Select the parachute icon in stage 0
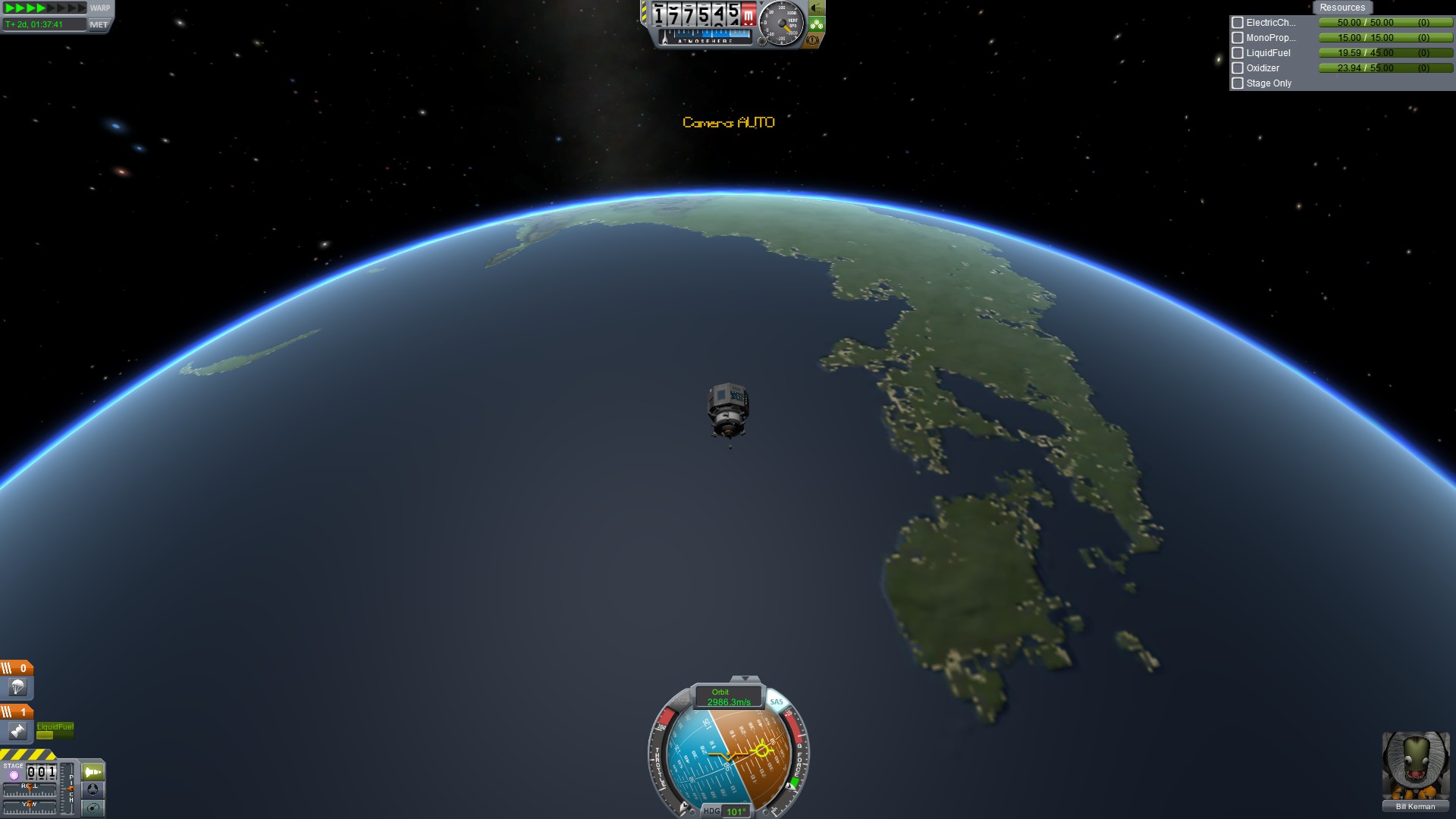The height and width of the screenshot is (819, 1456). click(x=17, y=688)
